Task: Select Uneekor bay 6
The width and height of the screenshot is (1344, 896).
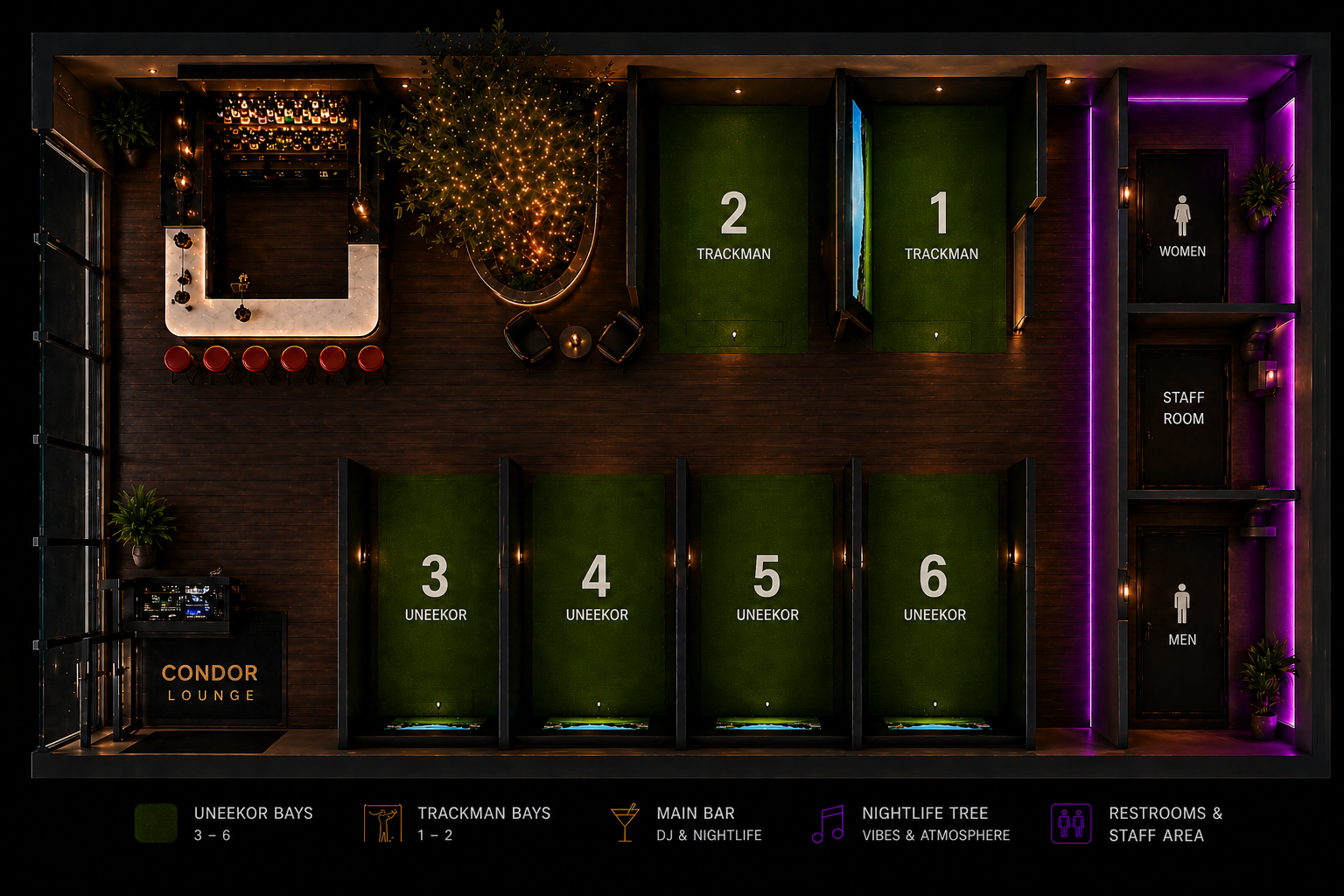Action: tap(934, 588)
